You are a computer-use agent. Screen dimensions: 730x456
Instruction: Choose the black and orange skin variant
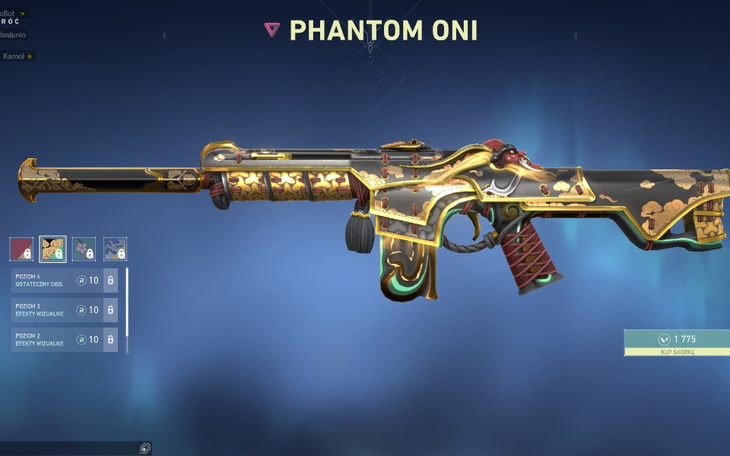pyautogui.click(x=53, y=249)
